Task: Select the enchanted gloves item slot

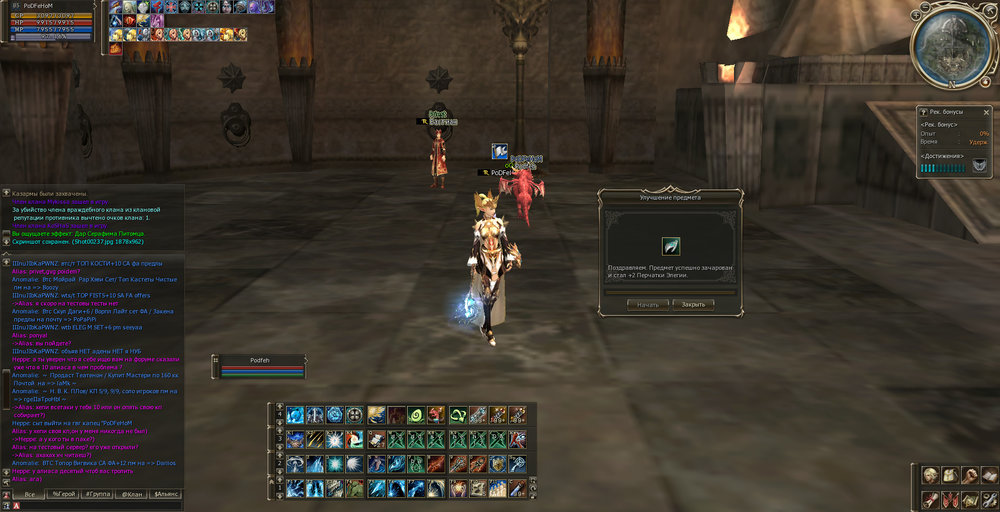Action: point(670,246)
